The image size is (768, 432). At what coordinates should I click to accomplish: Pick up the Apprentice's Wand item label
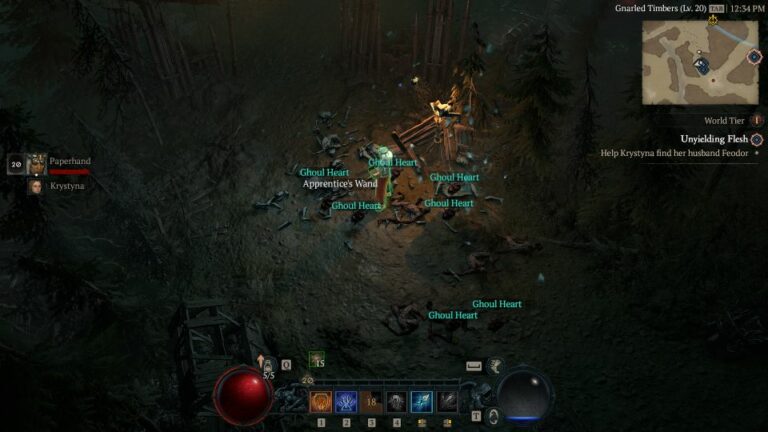click(x=340, y=184)
